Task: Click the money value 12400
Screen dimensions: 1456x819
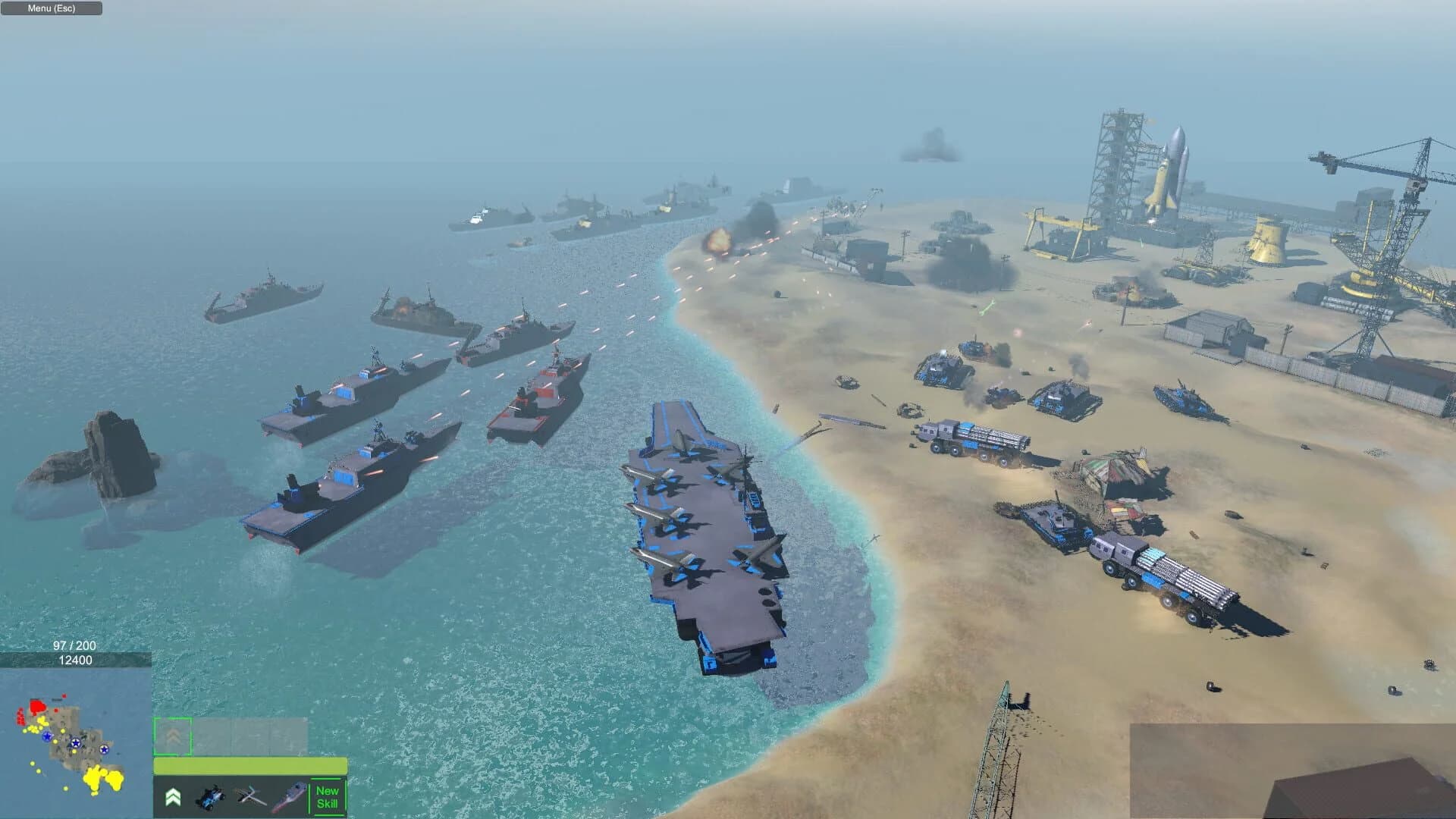Action: [x=76, y=659]
